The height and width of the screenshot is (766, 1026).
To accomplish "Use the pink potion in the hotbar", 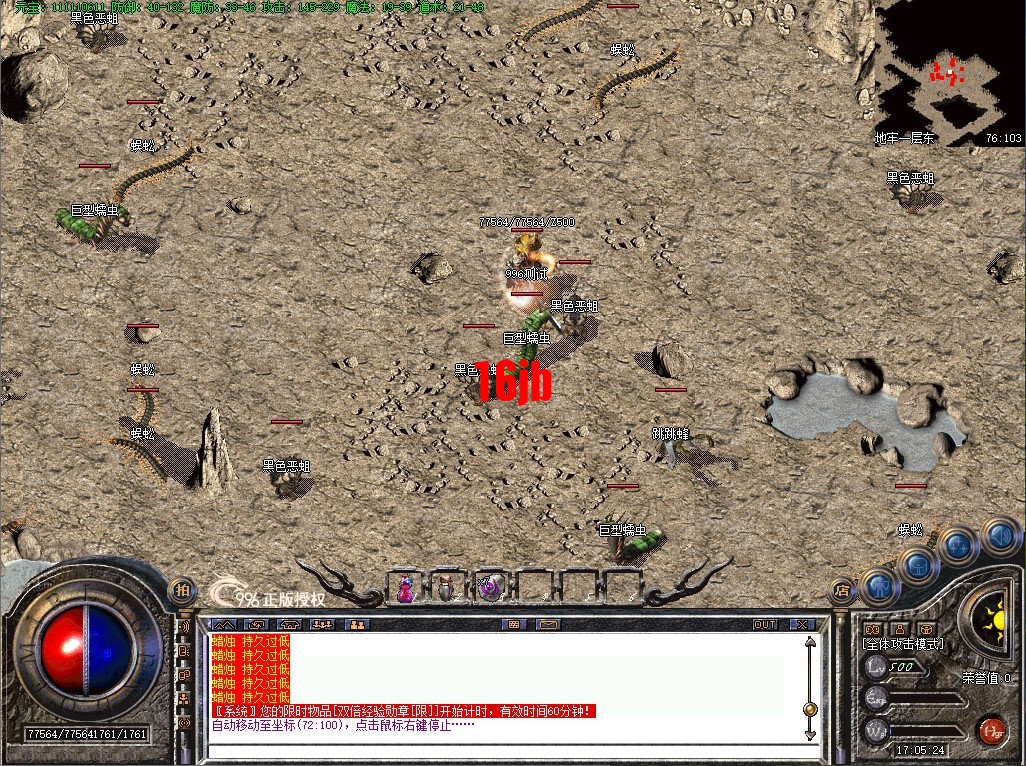I will click(x=405, y=588).
